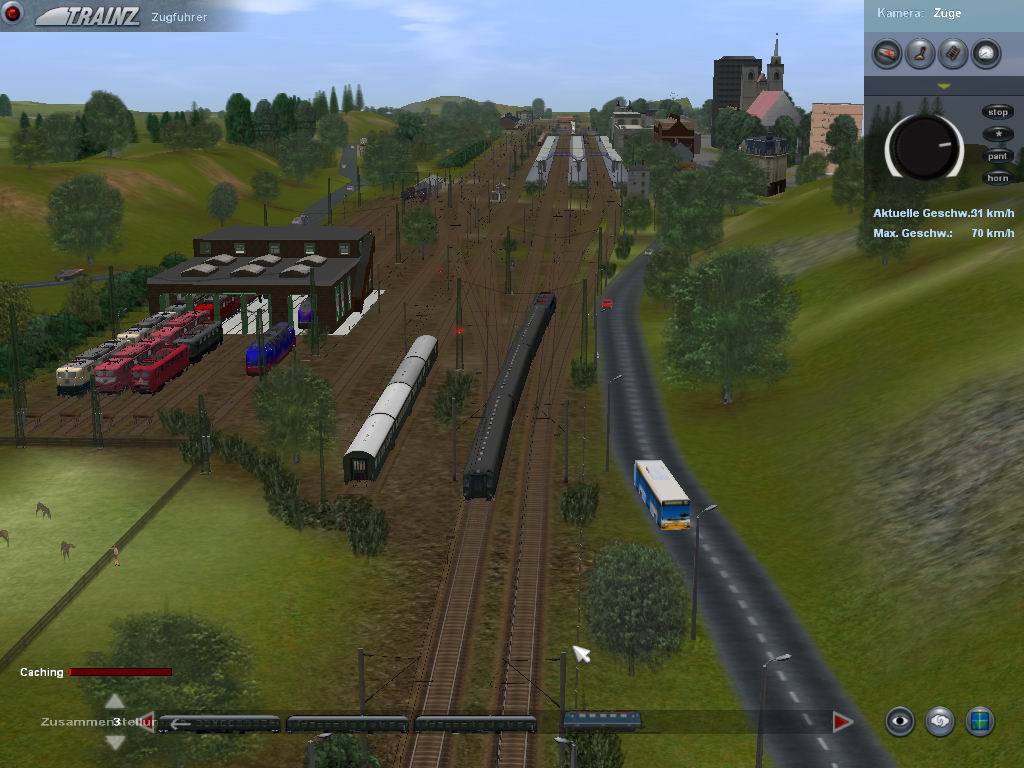Toggle the pantograph with the pant button
The height and width of the screenshot is (768, 1024).
997,156
